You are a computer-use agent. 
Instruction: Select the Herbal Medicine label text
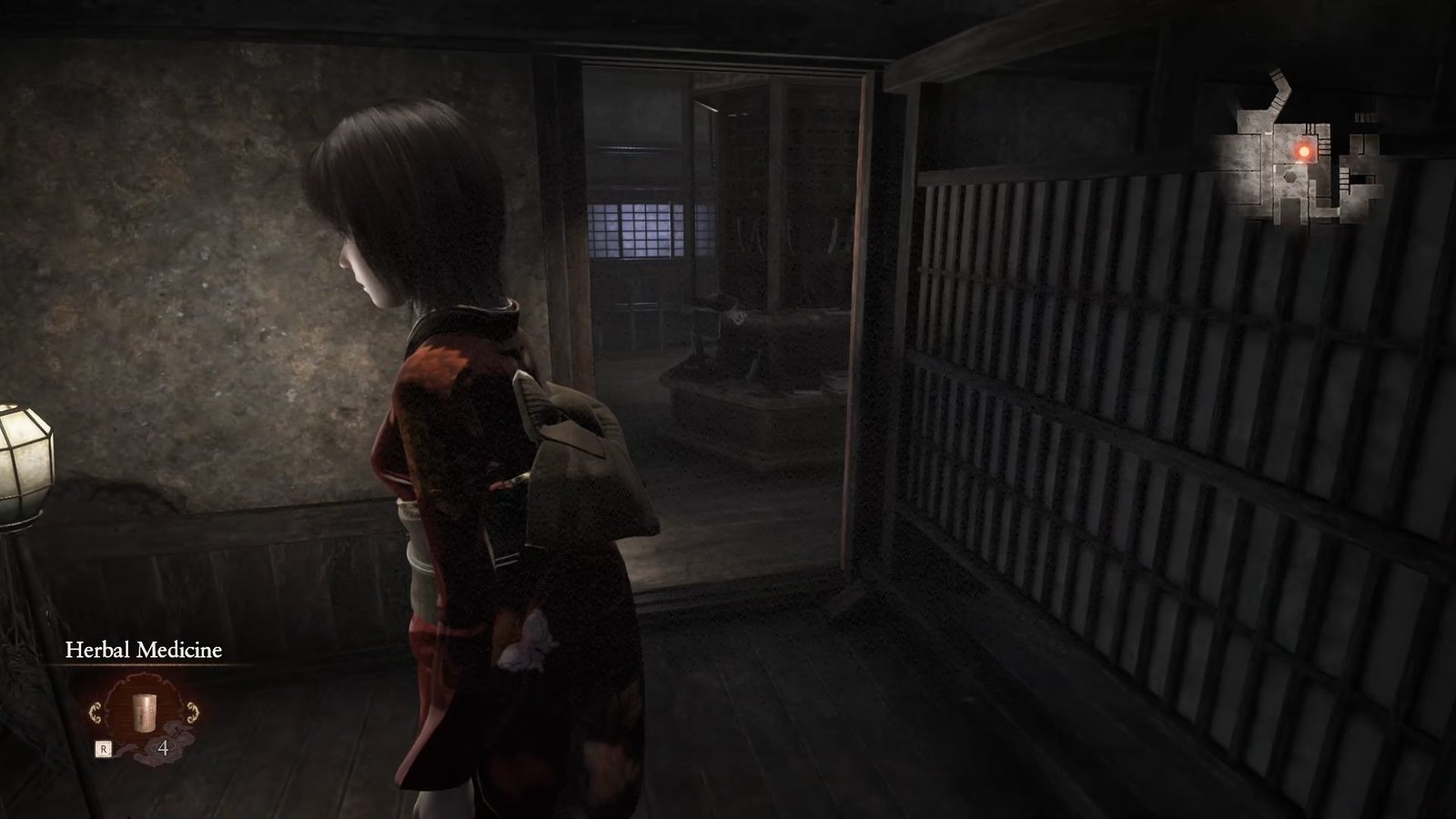[x=144, y=650]
